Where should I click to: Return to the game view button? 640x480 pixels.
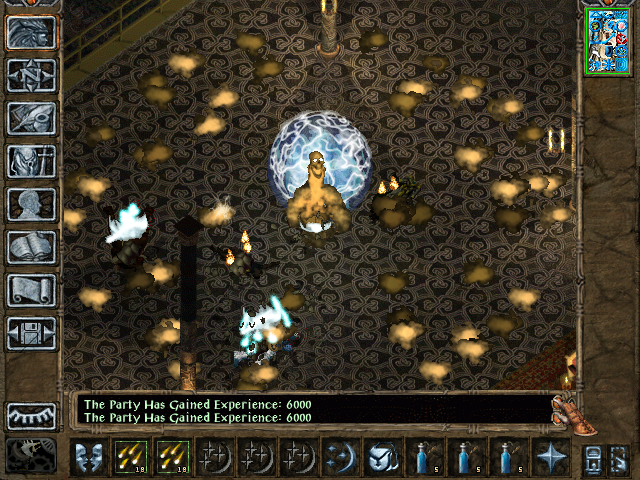coord(31,33)
